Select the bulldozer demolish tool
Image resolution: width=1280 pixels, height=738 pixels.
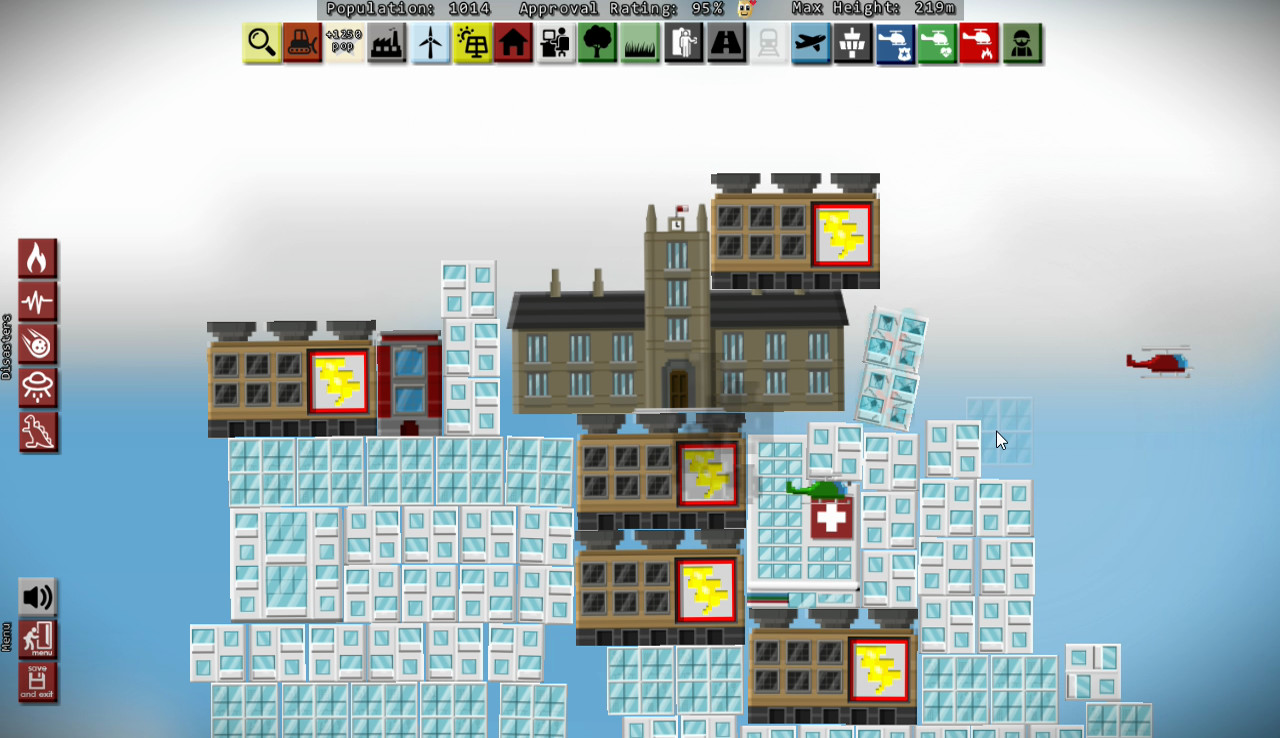point(302,43)
